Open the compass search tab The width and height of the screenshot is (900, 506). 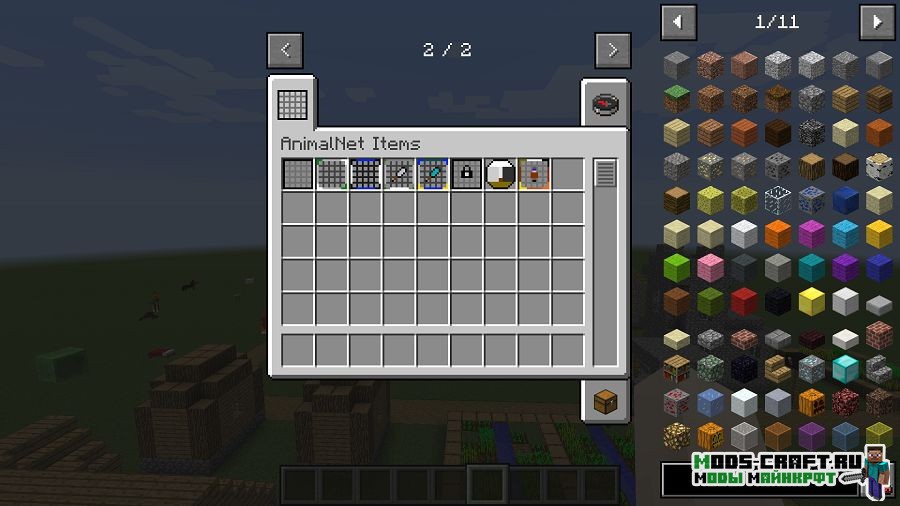604,103
